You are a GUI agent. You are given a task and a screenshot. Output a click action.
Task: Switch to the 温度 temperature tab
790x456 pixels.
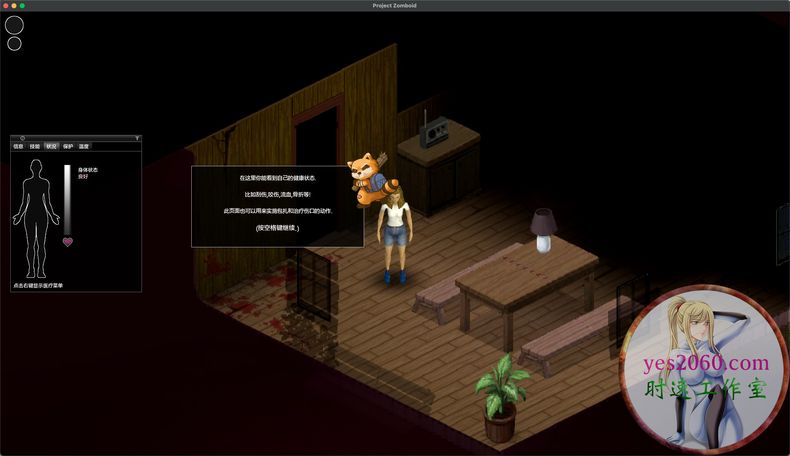(84, 146)
